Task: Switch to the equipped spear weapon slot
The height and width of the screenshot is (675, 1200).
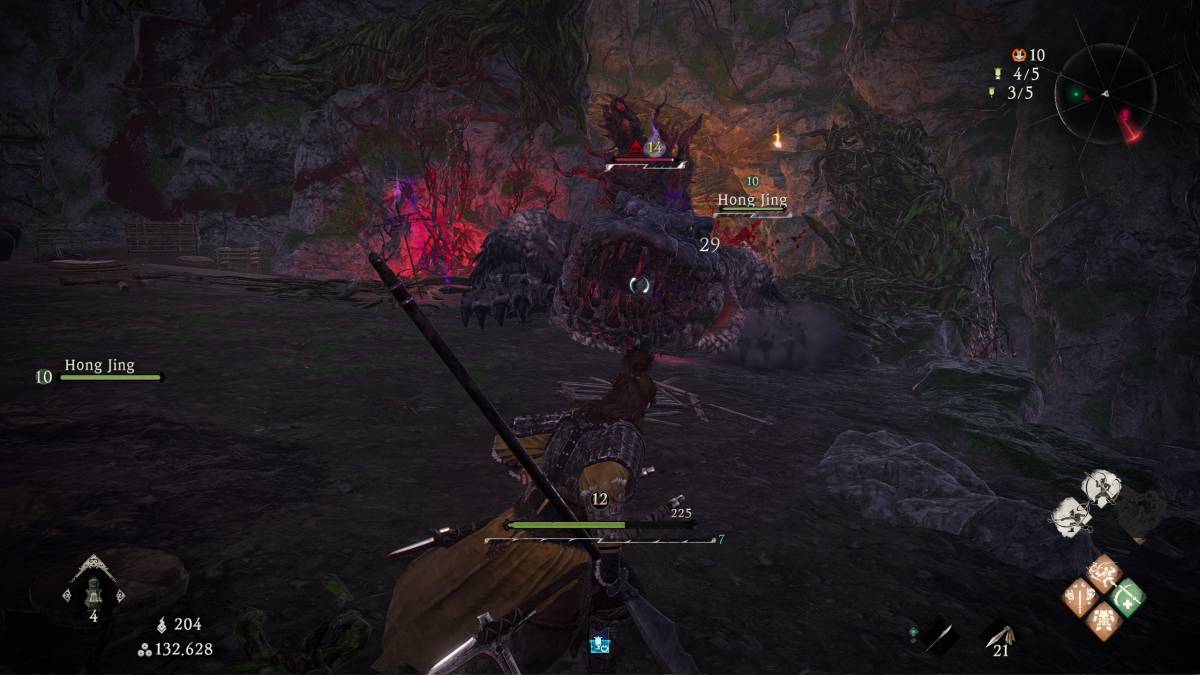Action: click(937, 633)
